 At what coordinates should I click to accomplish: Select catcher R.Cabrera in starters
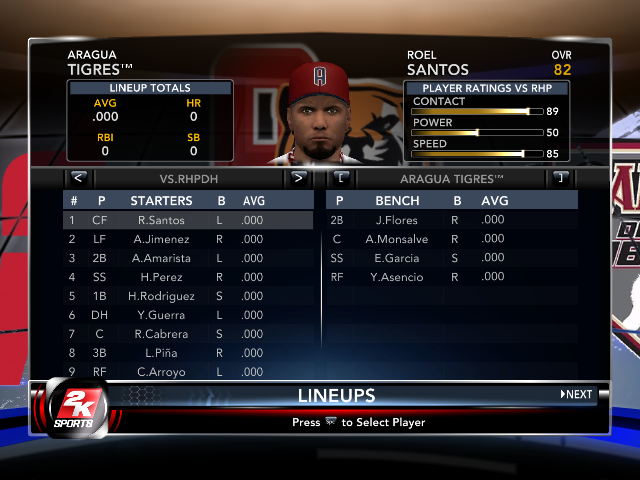(159, 334)
